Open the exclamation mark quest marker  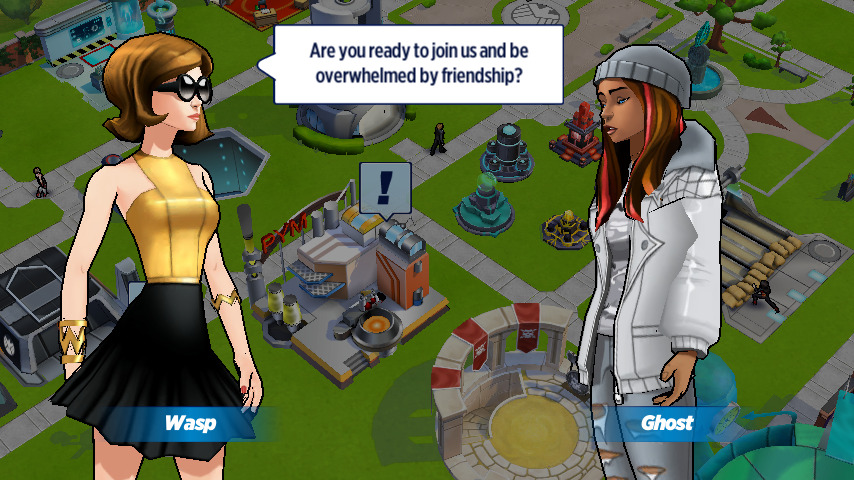[x=385, y=187]
